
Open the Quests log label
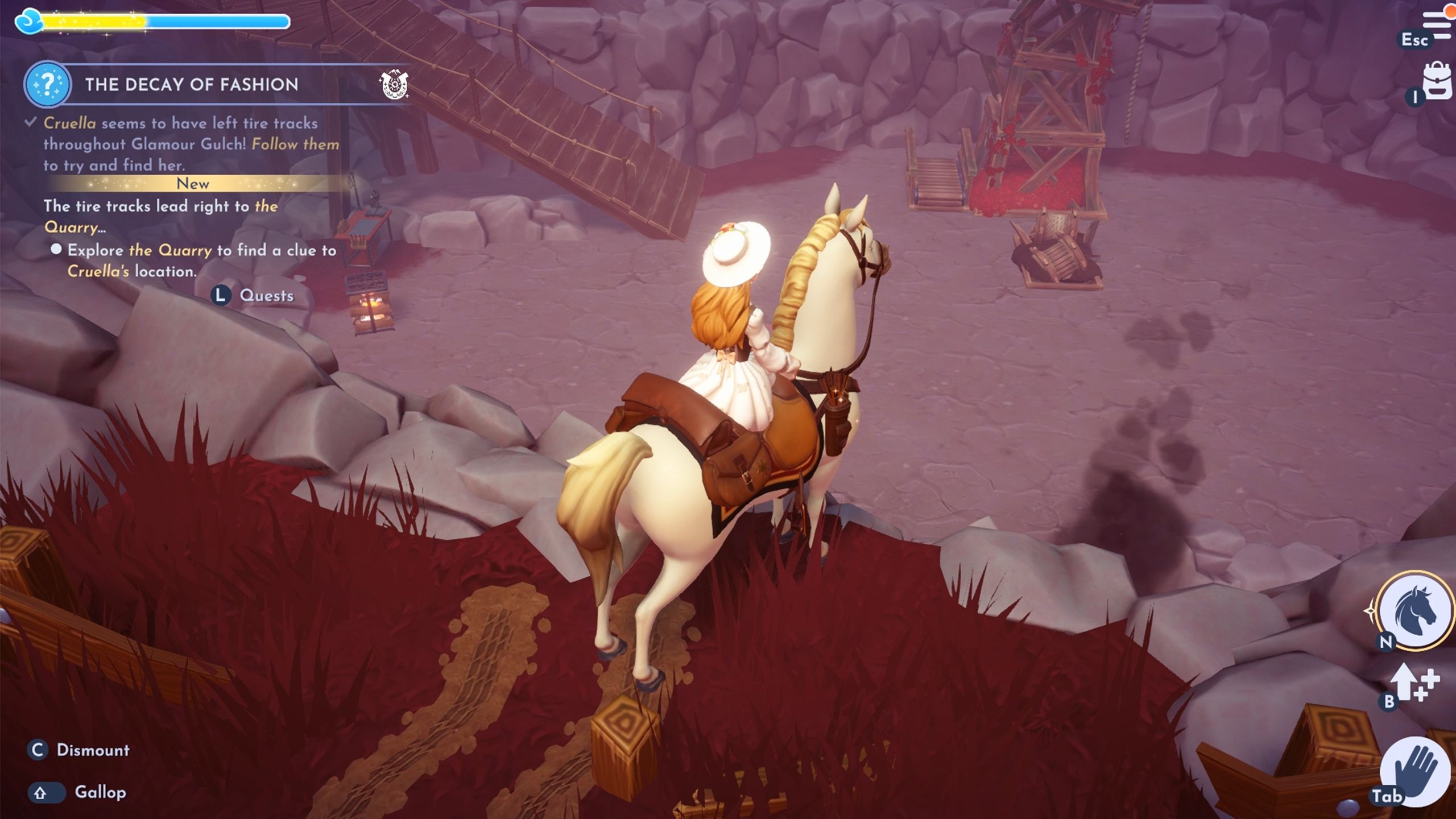pyautogui.click(x=266, y=296)
